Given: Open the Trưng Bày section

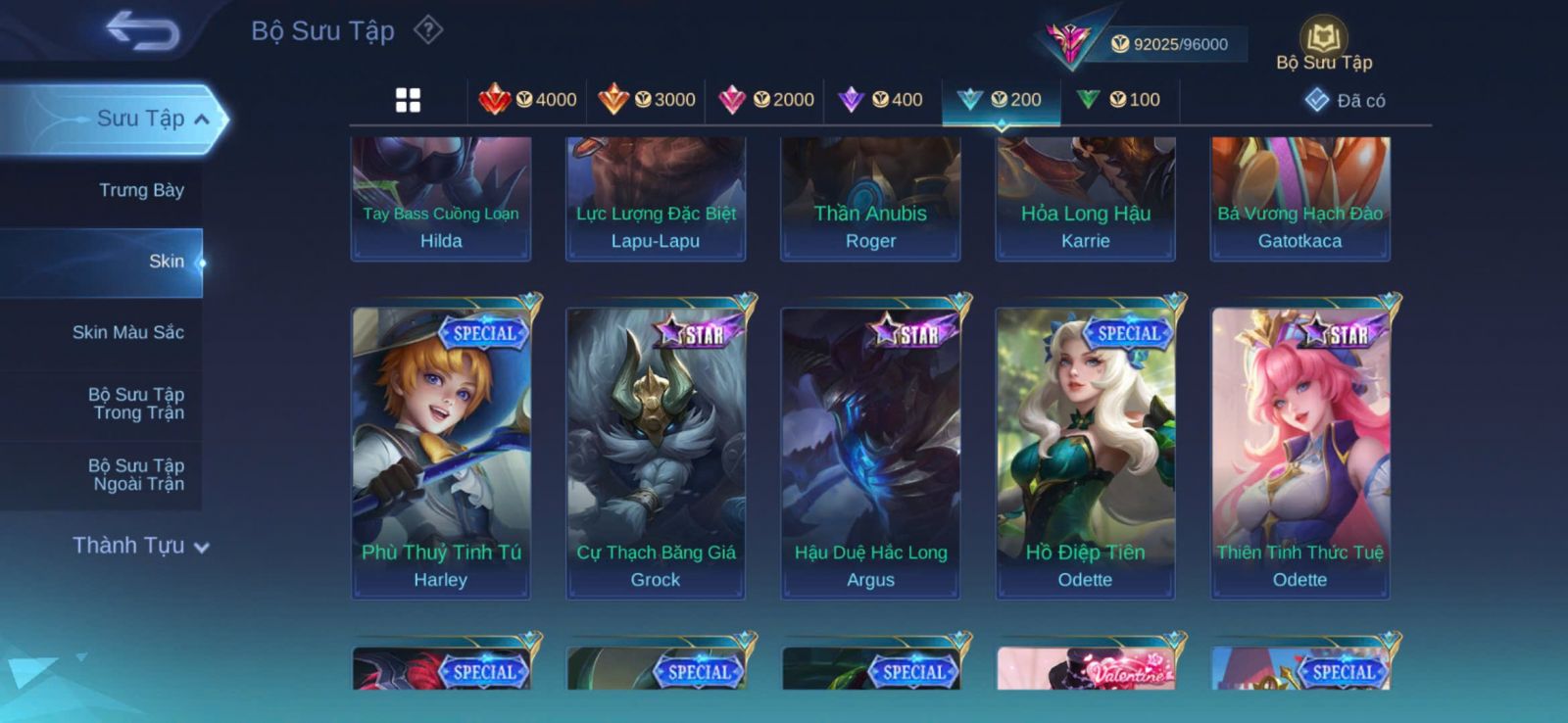Looking at the screenshot, I should 140,190.
